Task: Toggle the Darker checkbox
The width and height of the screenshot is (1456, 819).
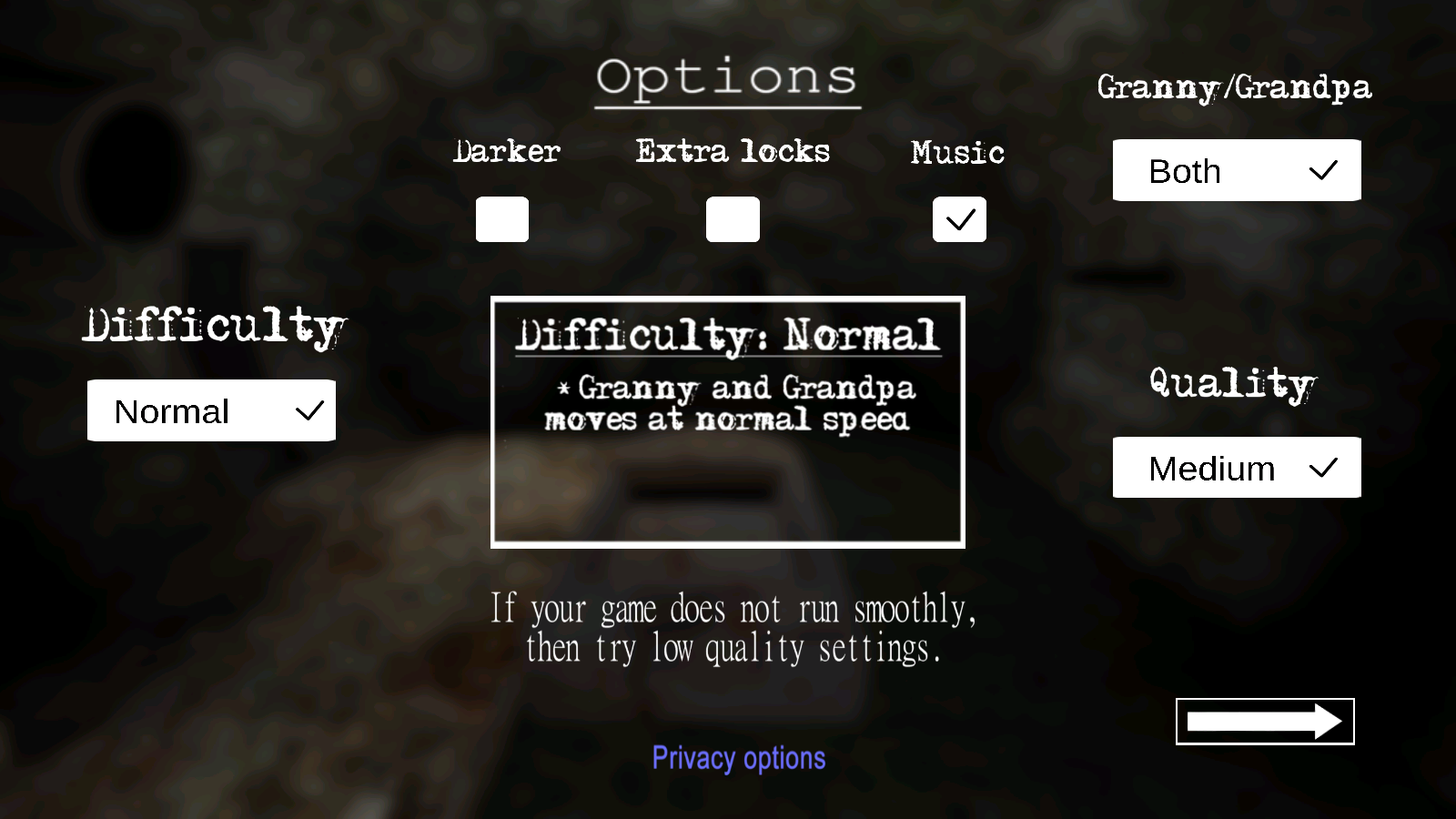Action: [x=502, y=219]
